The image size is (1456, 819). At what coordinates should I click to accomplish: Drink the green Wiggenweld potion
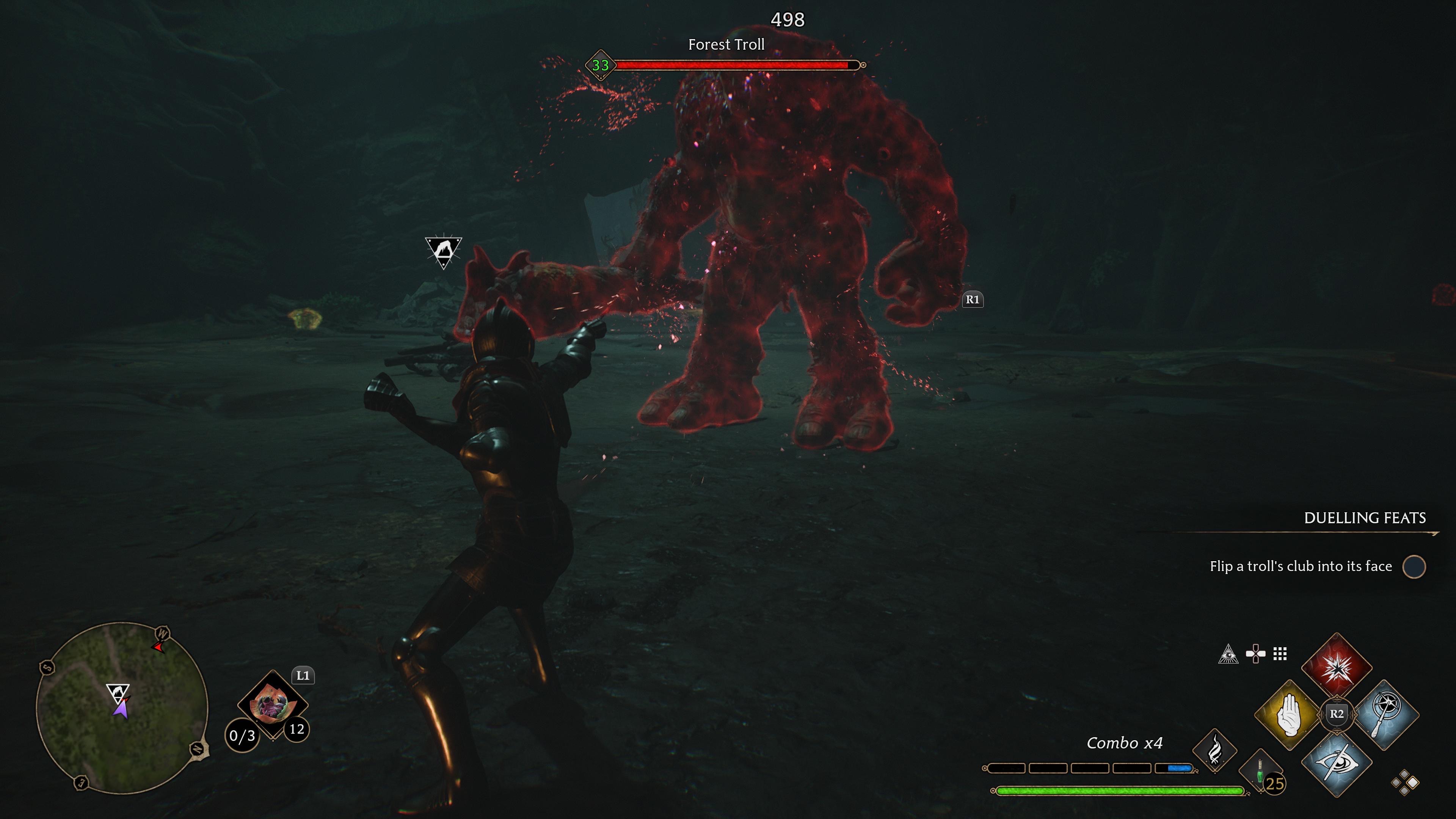(1260, 772)
